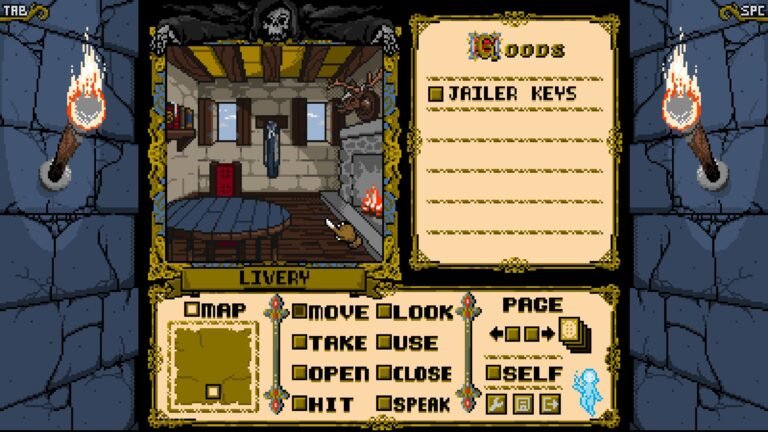The width and height of the screenshot is (768, 432).
Task: Select the MOVE command
Action: (330, 311)
